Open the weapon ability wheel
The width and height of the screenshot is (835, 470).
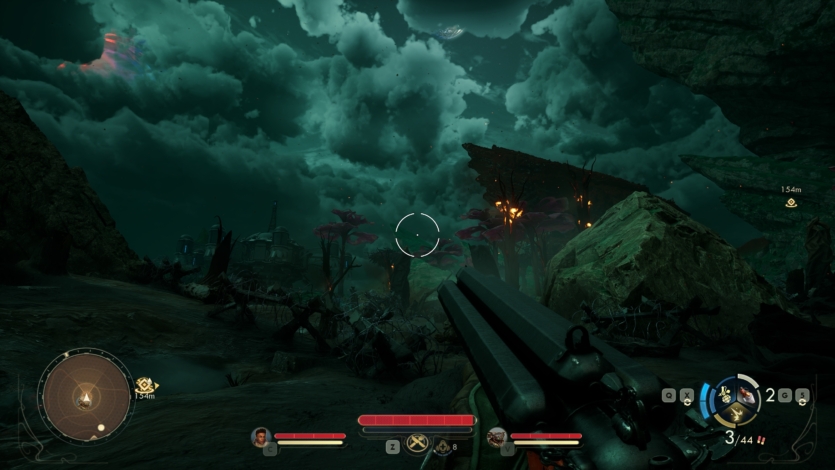tap(735, 400)
